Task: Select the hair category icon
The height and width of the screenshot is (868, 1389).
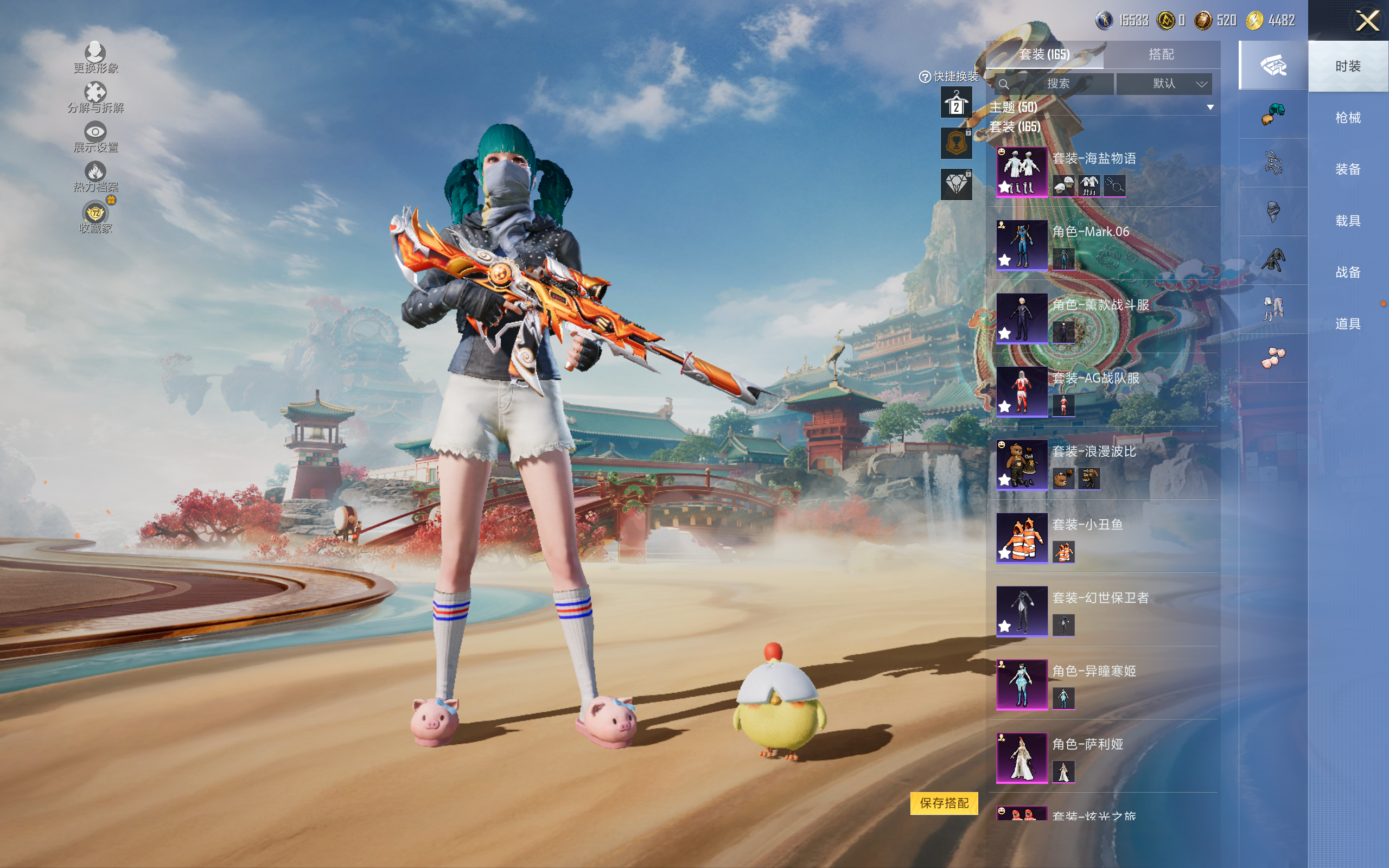Action: point(1273,114)
